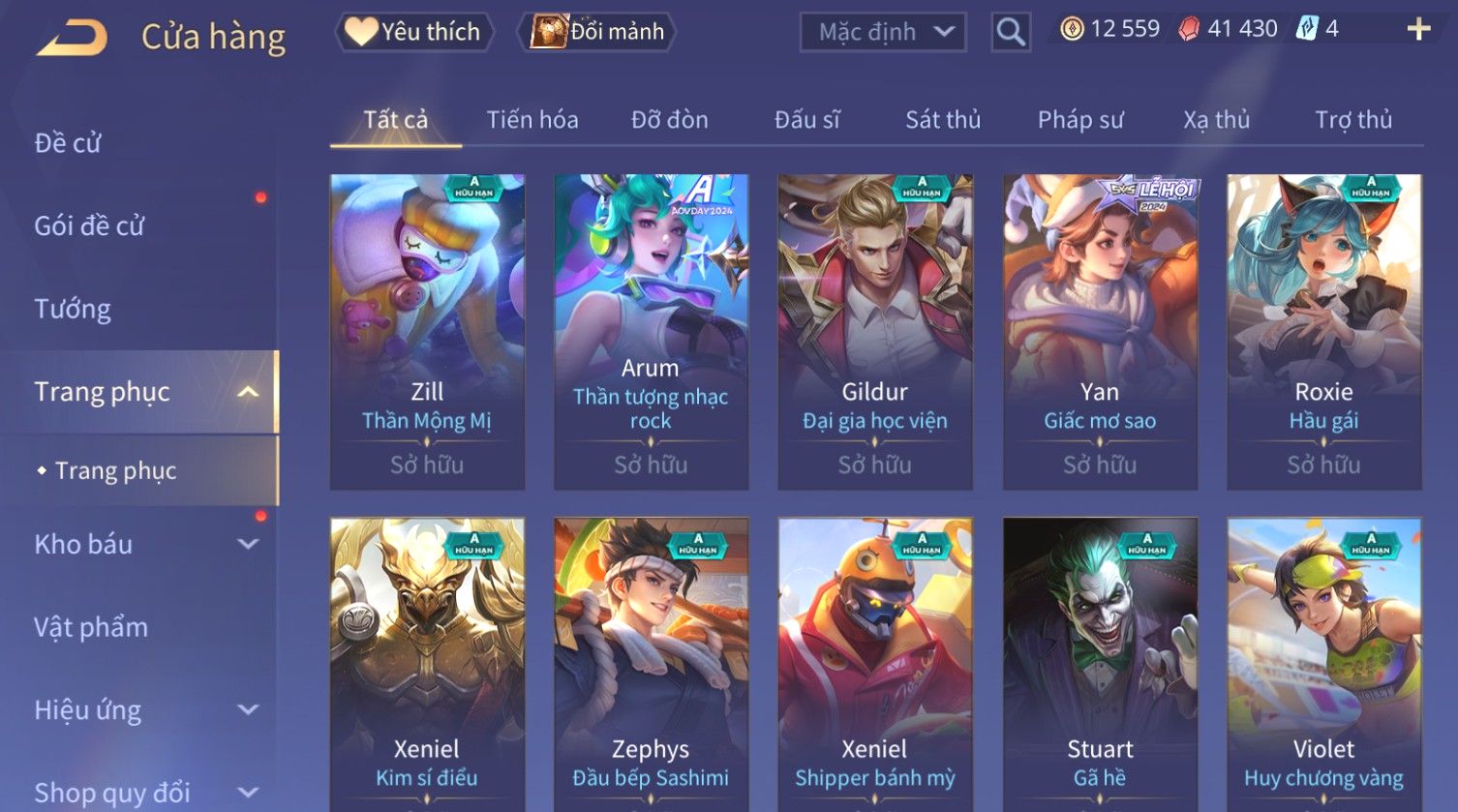The height and width of the screenshot is (812, 1458).
Task: Select the Đỡ đòn category tab
Action: pyautogui.click(x=670, y=120)
